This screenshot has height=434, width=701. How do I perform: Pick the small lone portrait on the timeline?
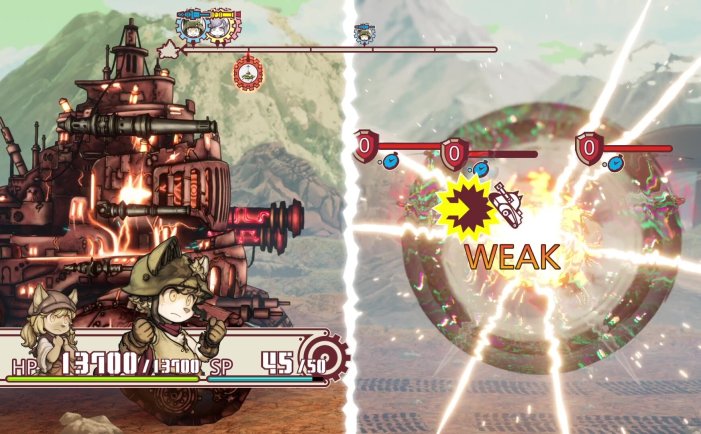364,34
